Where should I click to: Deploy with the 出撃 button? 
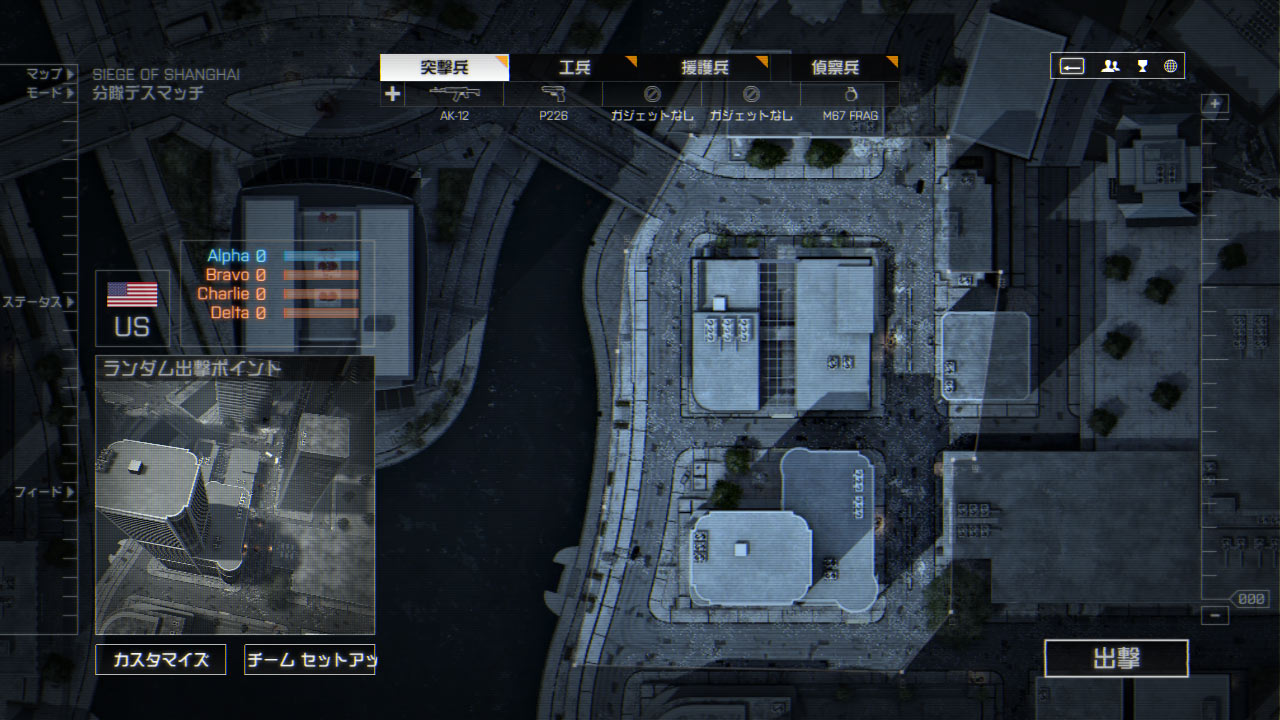(1116, 659)
